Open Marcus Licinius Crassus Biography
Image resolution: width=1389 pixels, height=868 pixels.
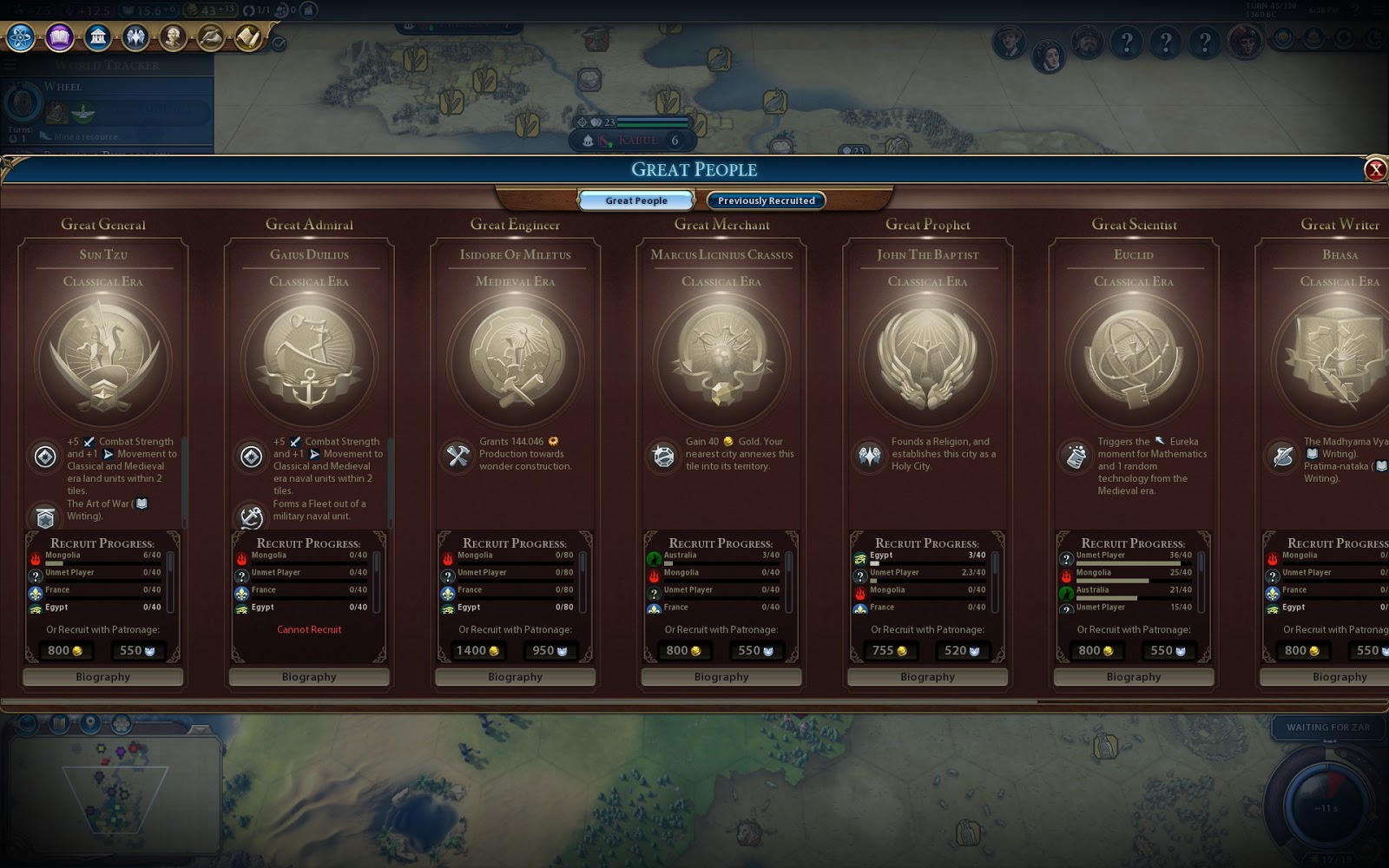(721, 677)
